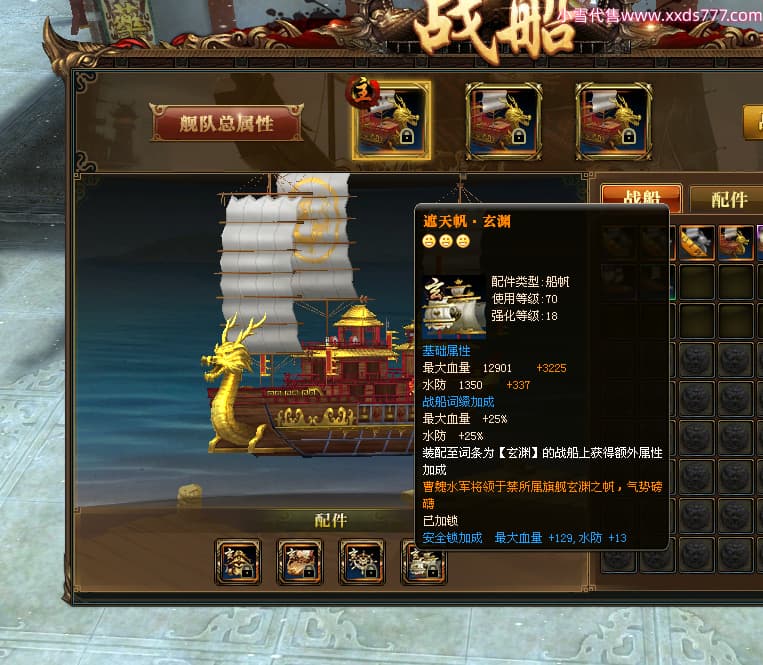The width and height of the screenshot is (763, 665).
Task: Pick the red warship with golden dragon in inventory
Action: point(734,241)
